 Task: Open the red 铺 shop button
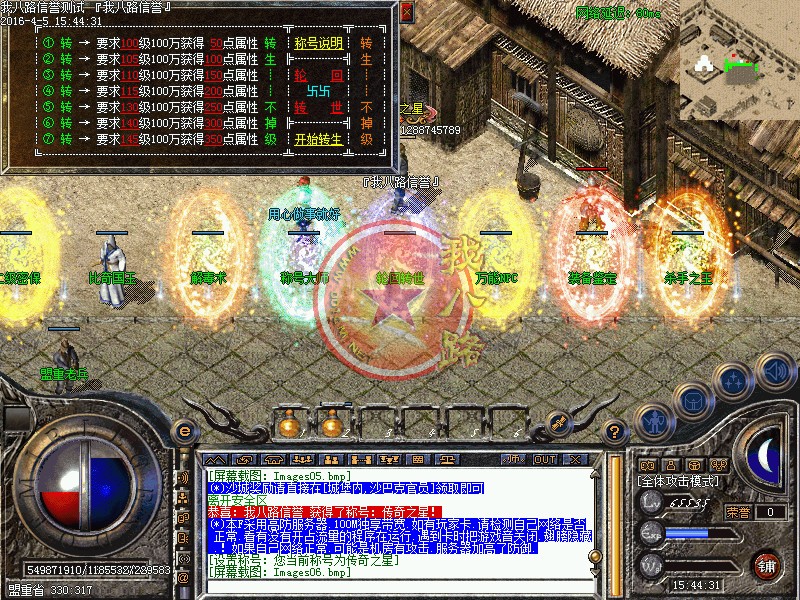(768, 565)
